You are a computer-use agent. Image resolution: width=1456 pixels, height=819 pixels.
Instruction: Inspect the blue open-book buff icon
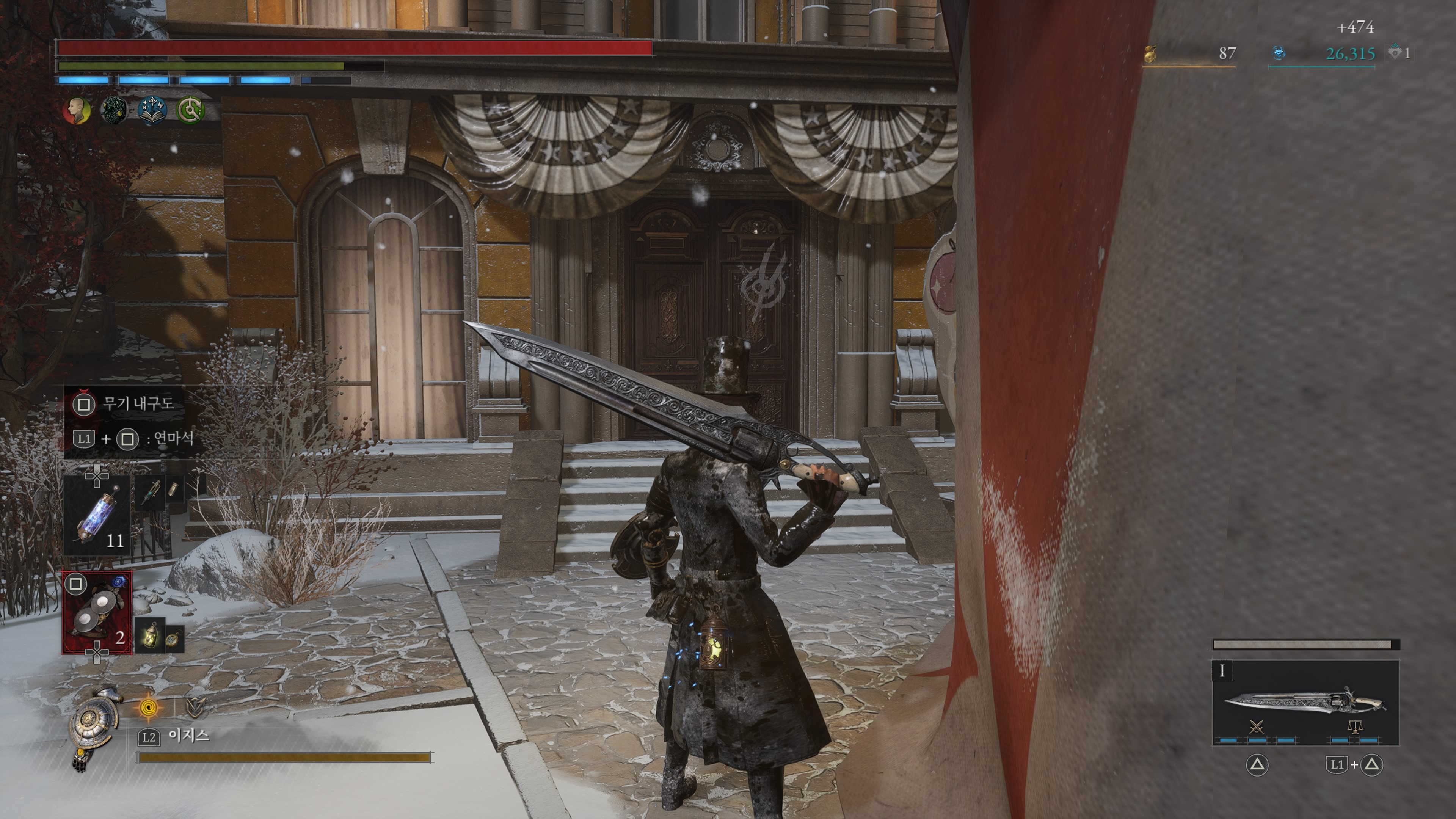click(152, 110)
